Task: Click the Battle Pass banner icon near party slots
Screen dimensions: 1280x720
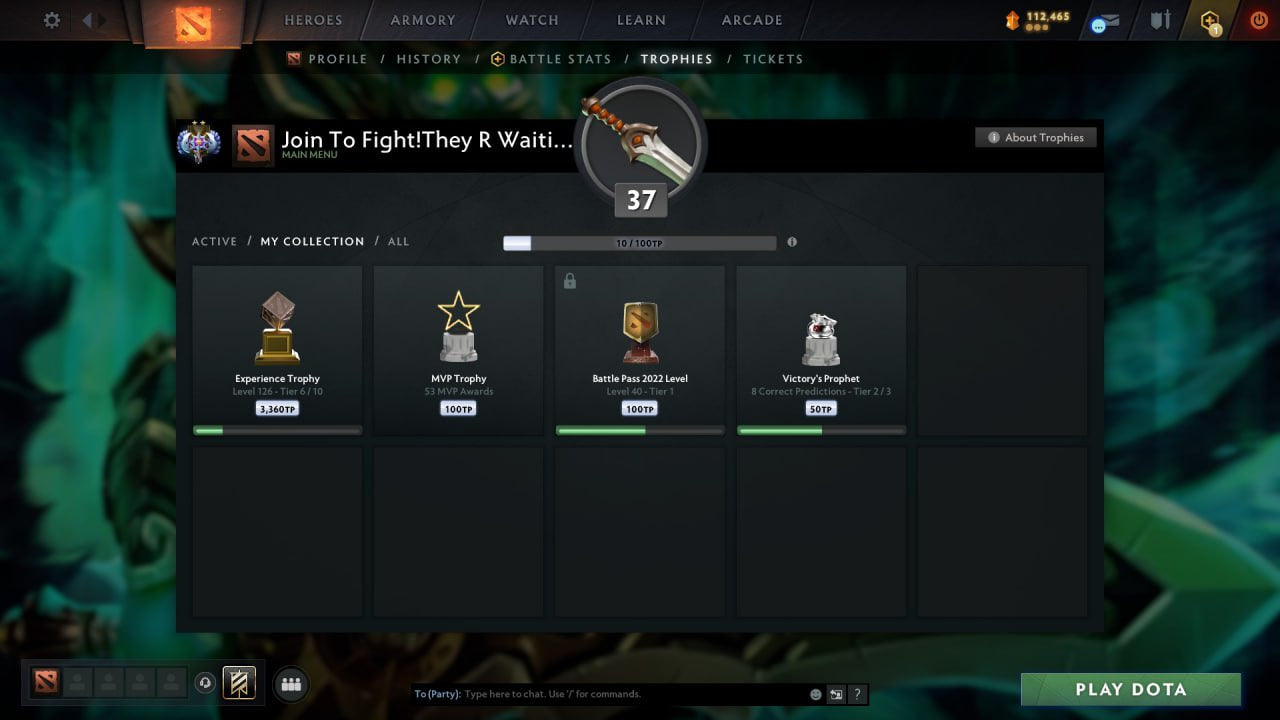Action: [237, 684]
